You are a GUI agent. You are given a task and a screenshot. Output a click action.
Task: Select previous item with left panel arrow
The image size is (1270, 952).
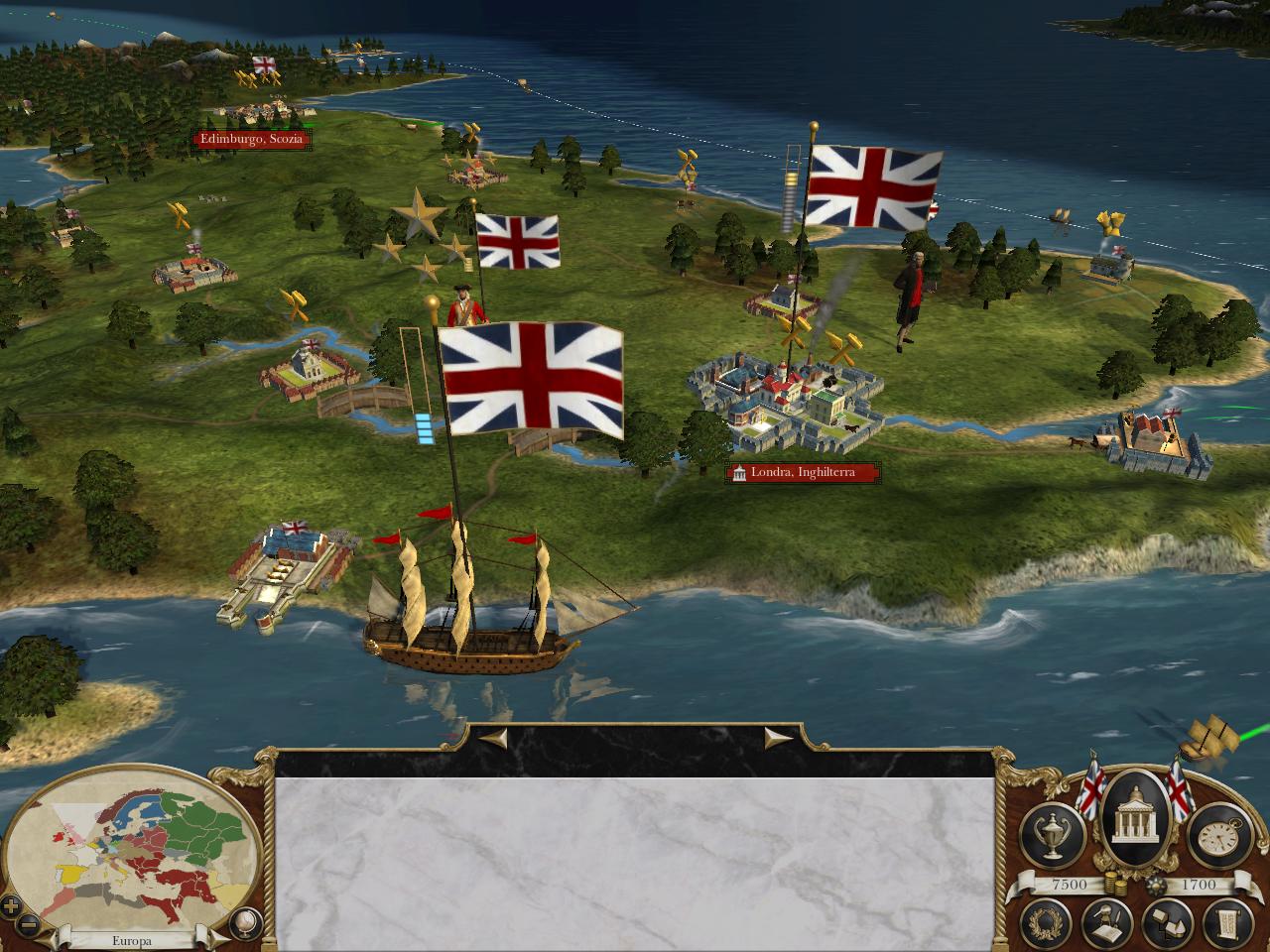tap(494, 737)
